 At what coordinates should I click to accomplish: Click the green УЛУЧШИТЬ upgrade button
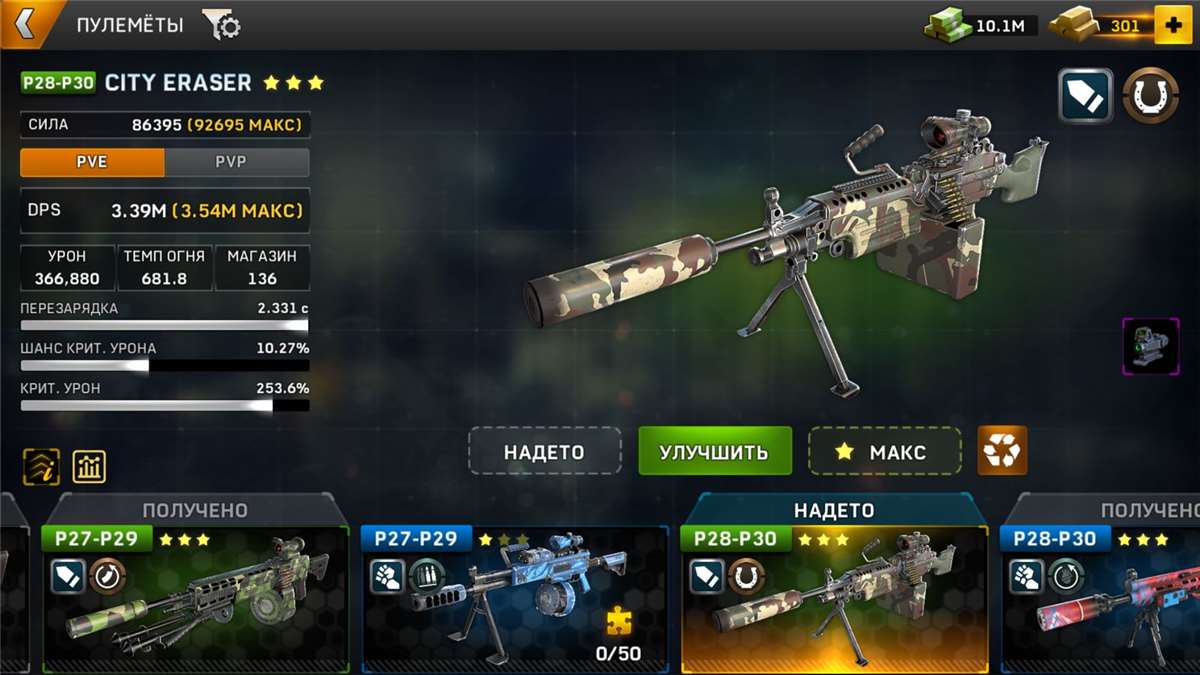pyautogui.click(x=714, y=451)
